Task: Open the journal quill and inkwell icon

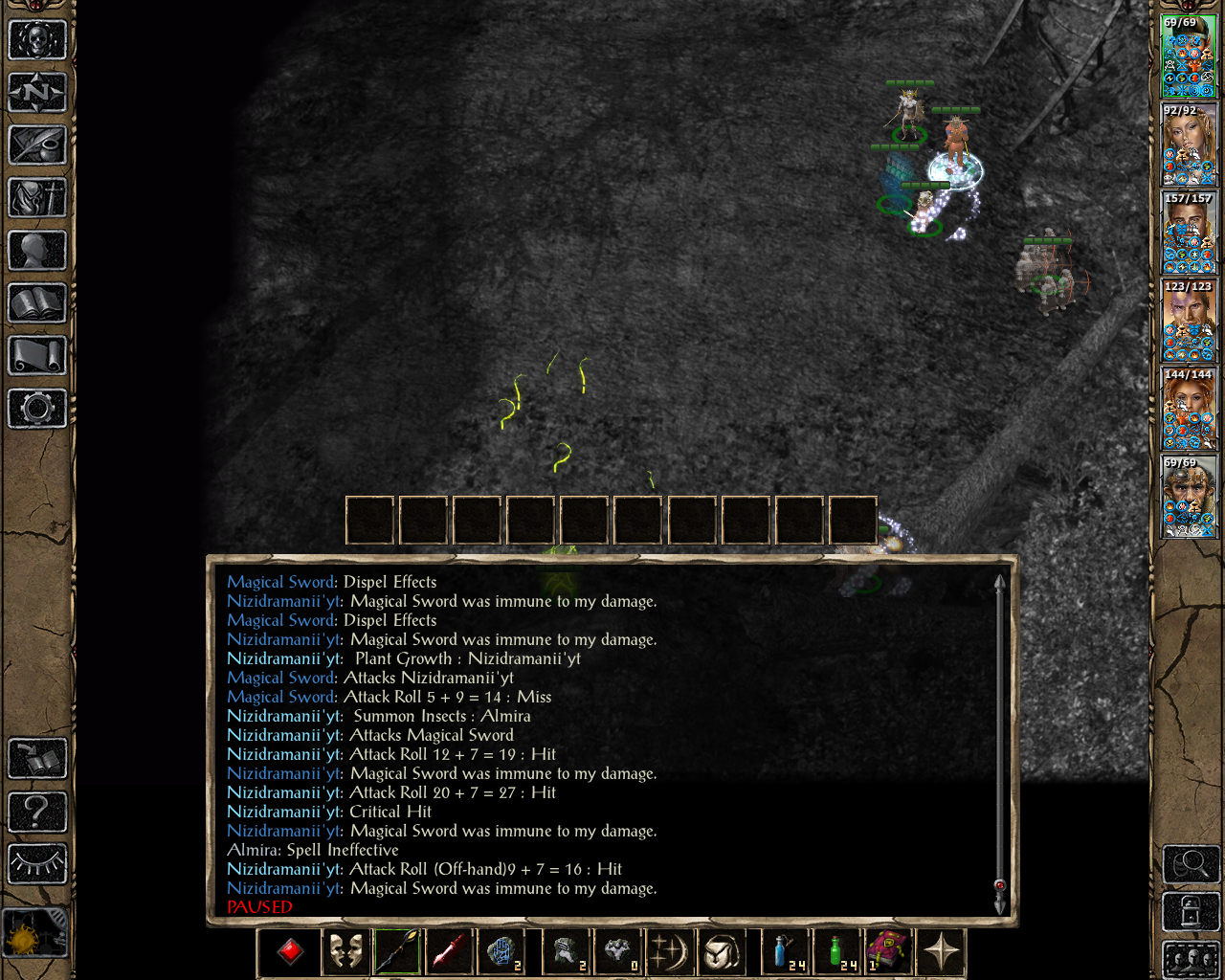Action: (37, 145)
